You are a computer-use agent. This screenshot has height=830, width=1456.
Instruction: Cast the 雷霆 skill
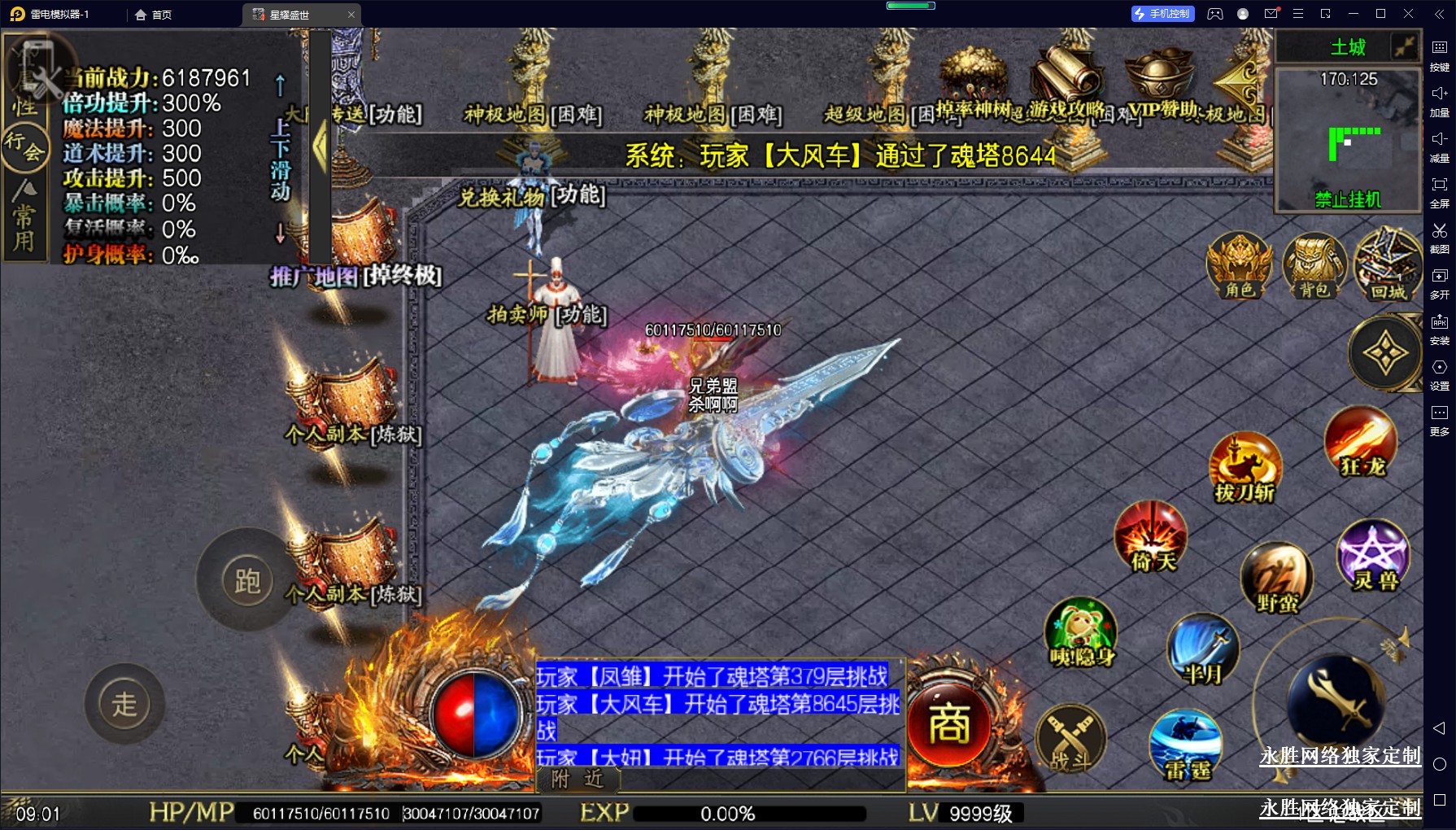point(1187,744)
